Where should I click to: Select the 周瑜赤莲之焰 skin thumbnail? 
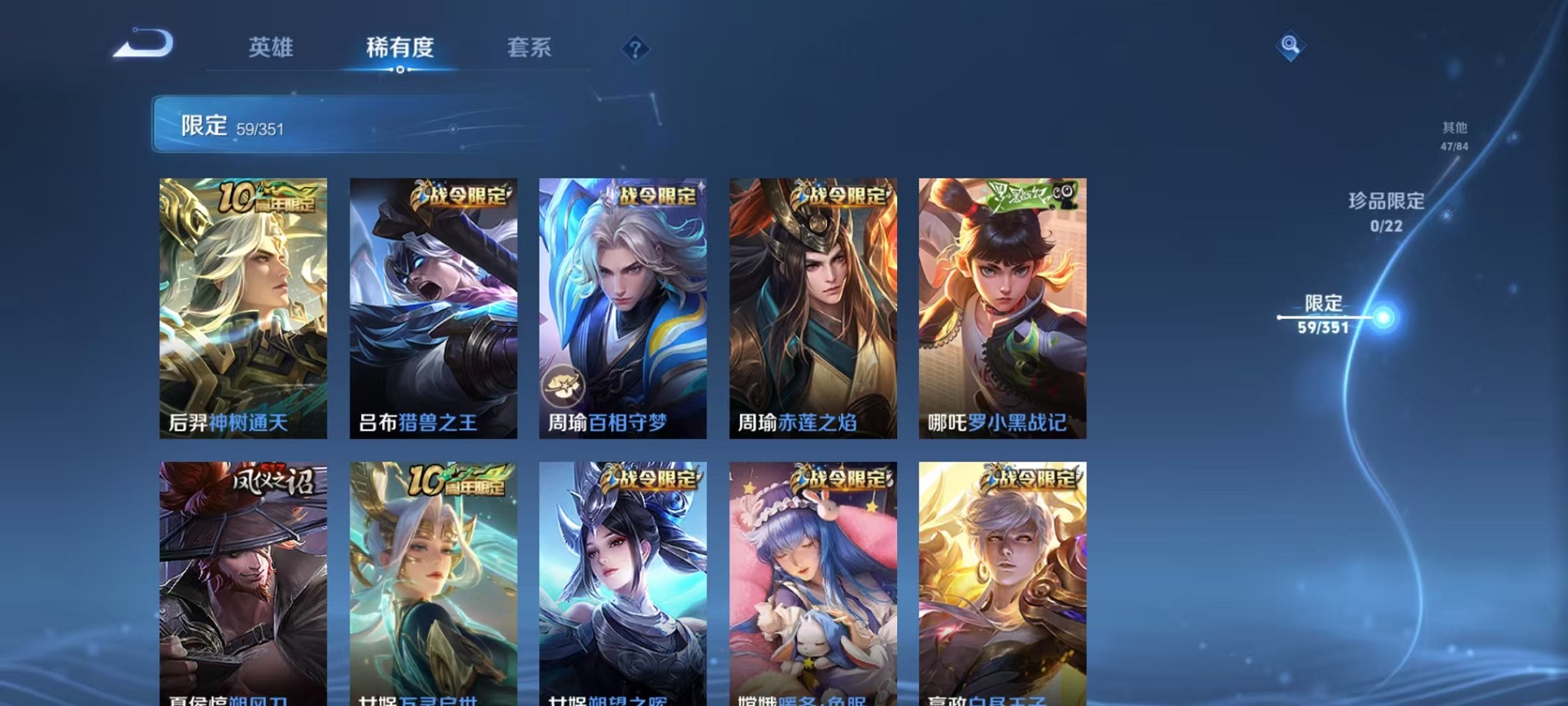(812, 308)
